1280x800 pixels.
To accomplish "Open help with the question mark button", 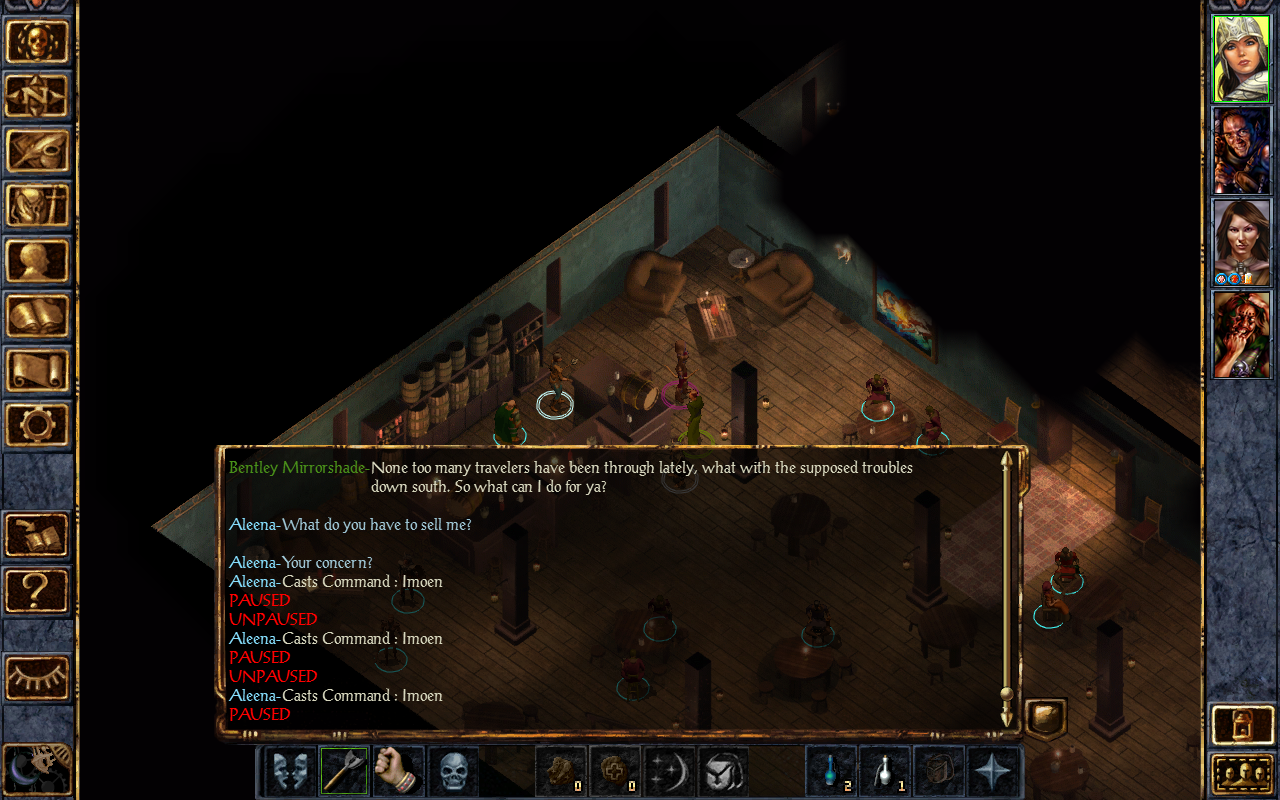I will [38, 590].
